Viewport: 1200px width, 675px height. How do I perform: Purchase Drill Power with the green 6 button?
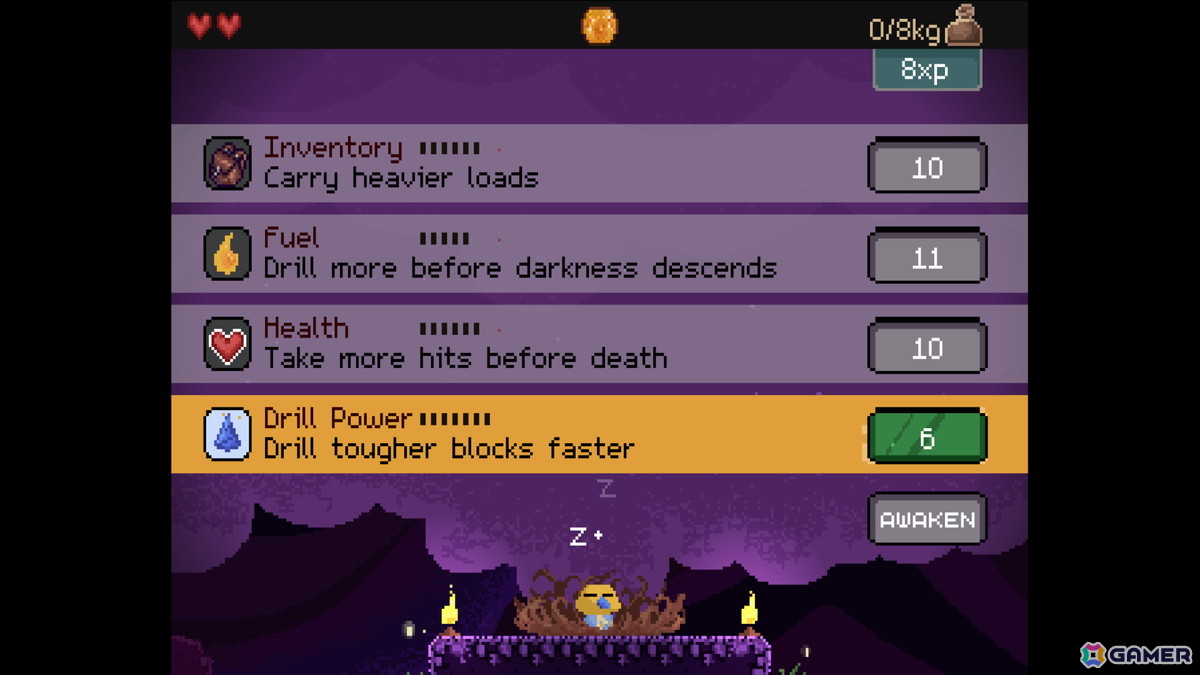[x=927, y=437]
